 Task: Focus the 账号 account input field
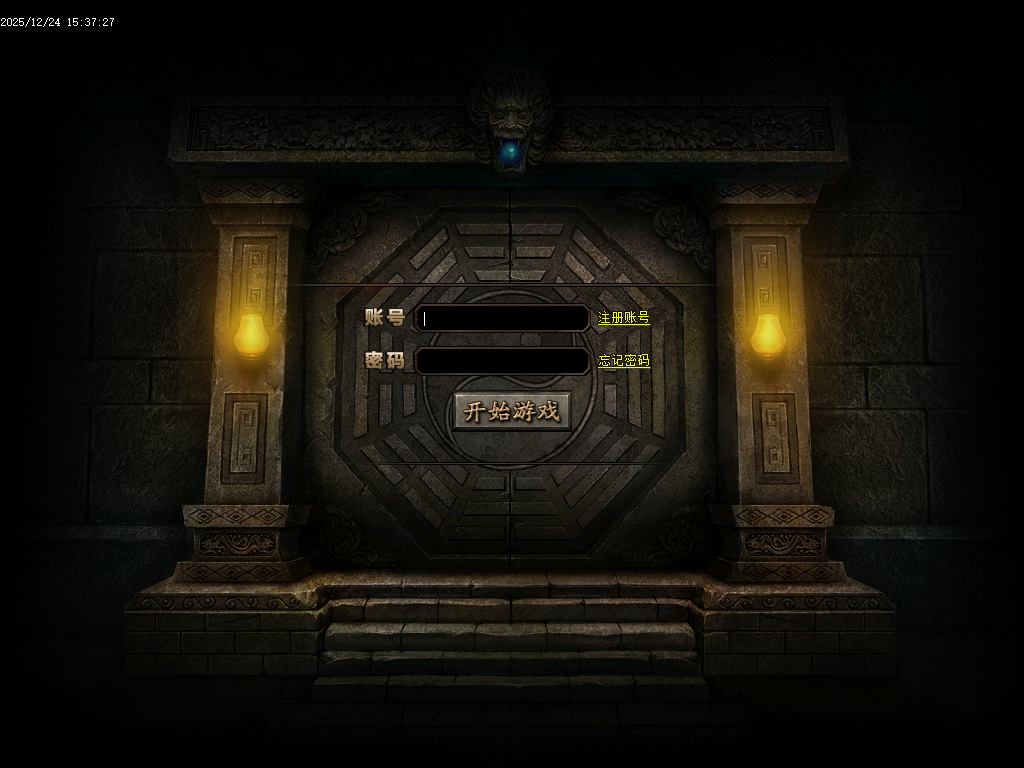coord(502,318)
